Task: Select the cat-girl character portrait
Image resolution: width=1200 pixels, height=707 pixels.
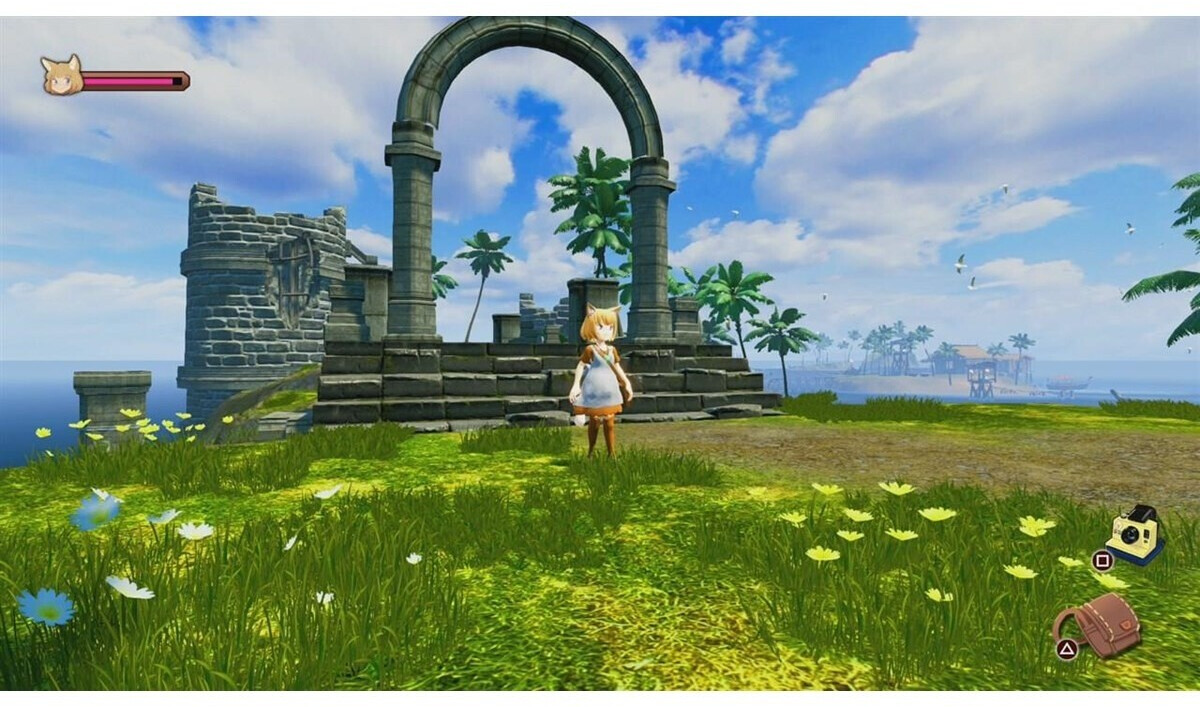Action: point(60,76)
